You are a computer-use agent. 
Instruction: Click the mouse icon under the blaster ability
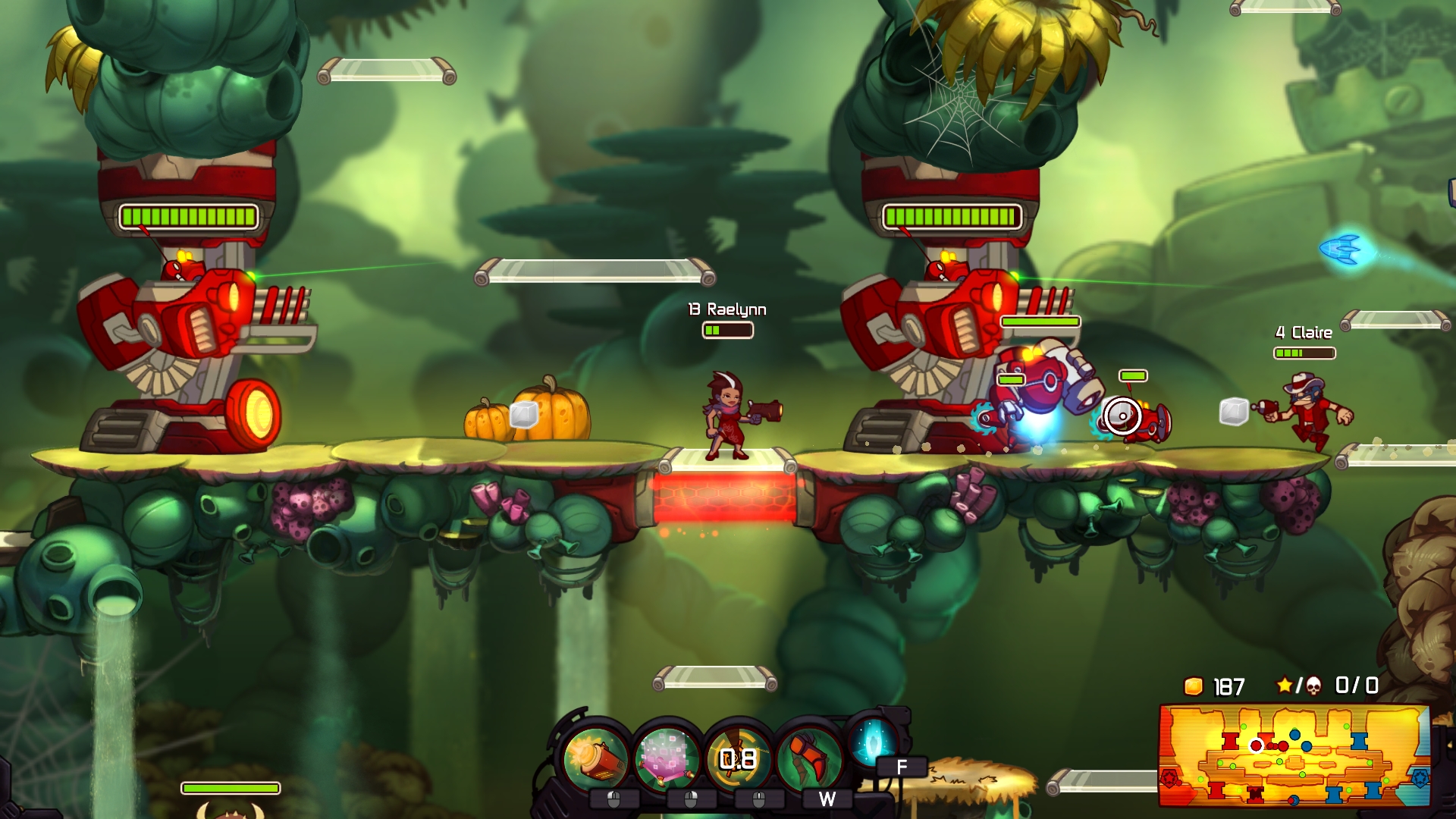pos(614,798)
